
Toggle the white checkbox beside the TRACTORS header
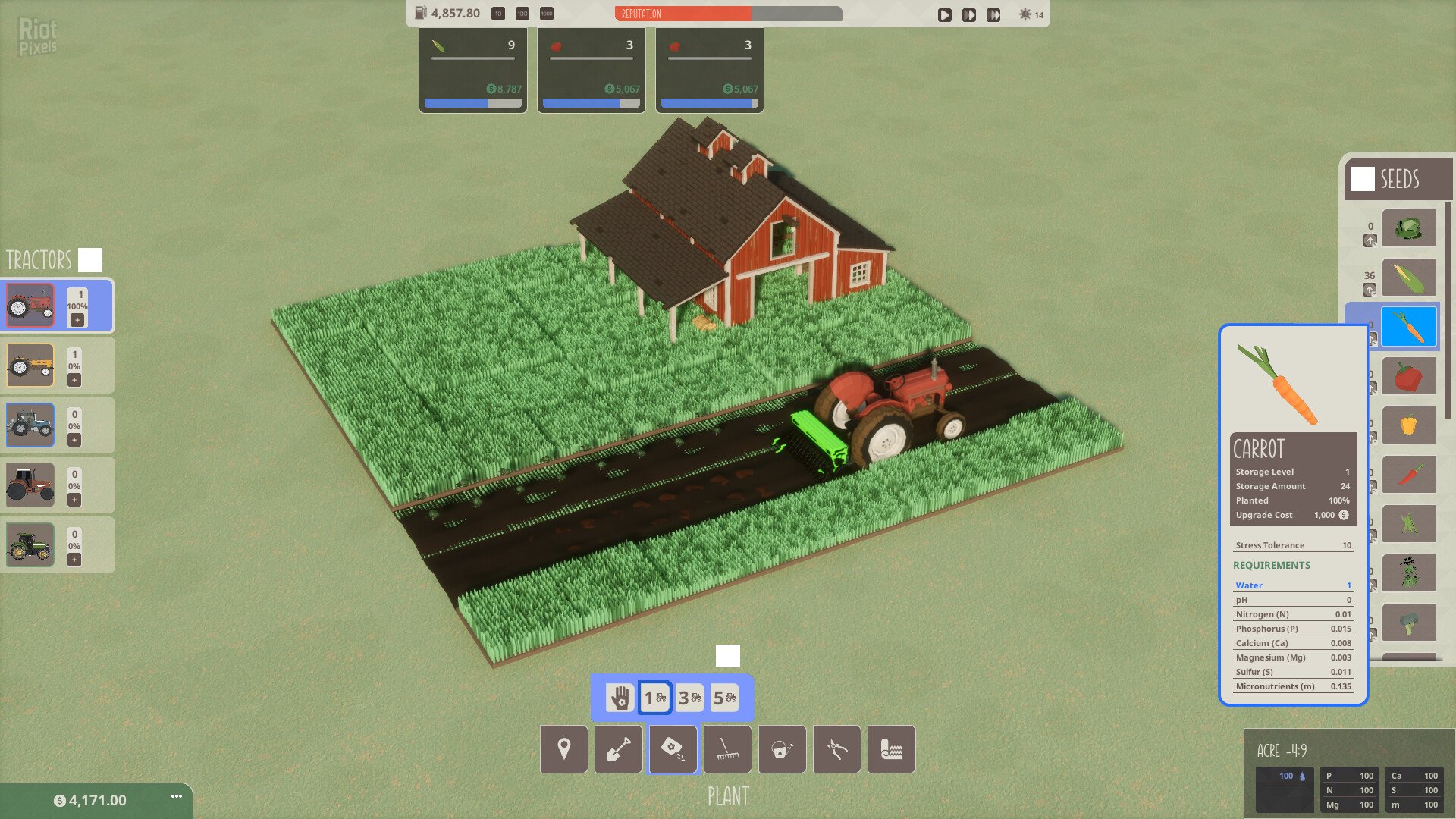point(90,259)
